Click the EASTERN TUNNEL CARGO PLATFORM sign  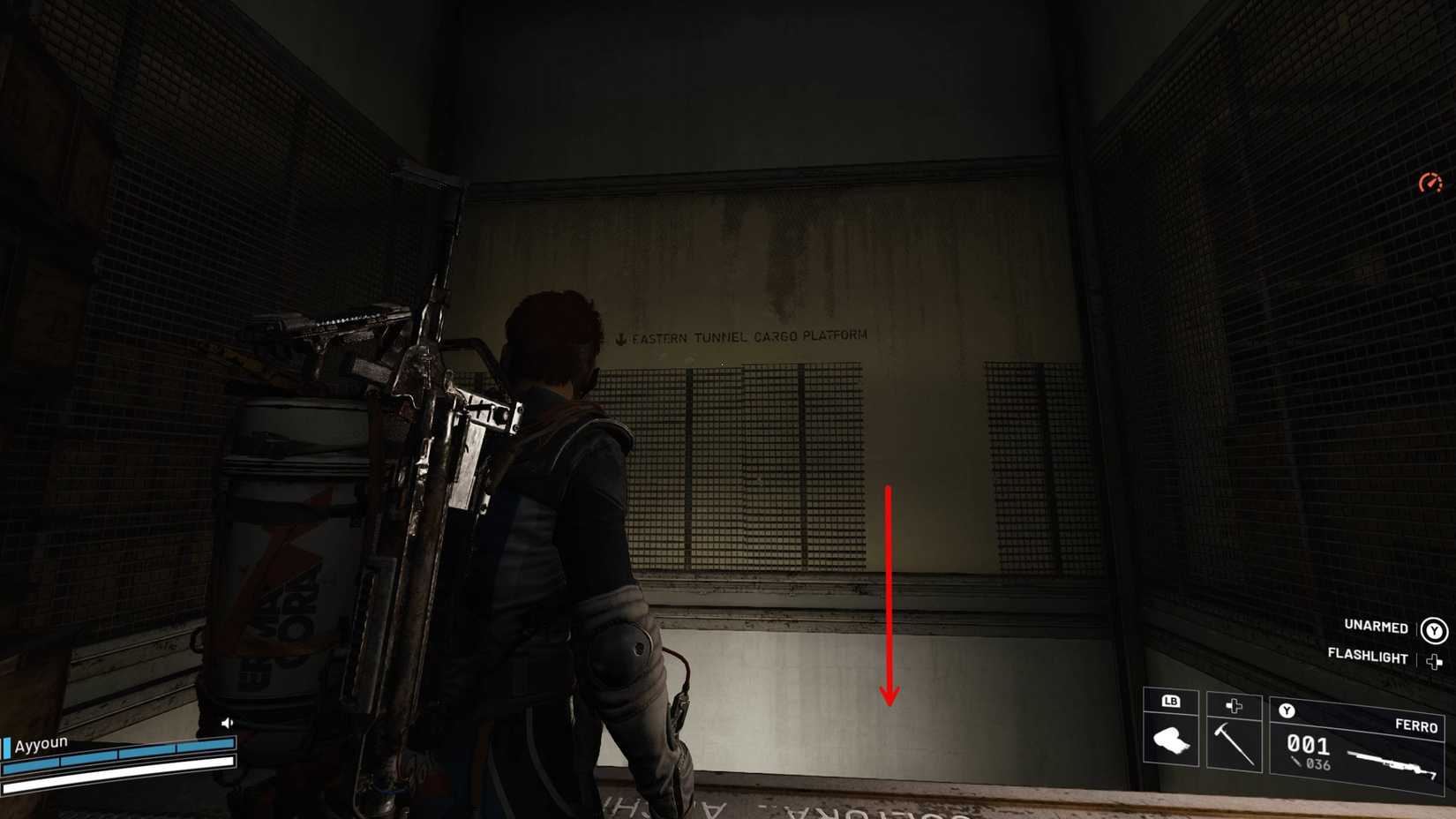[x=744, y=334]
